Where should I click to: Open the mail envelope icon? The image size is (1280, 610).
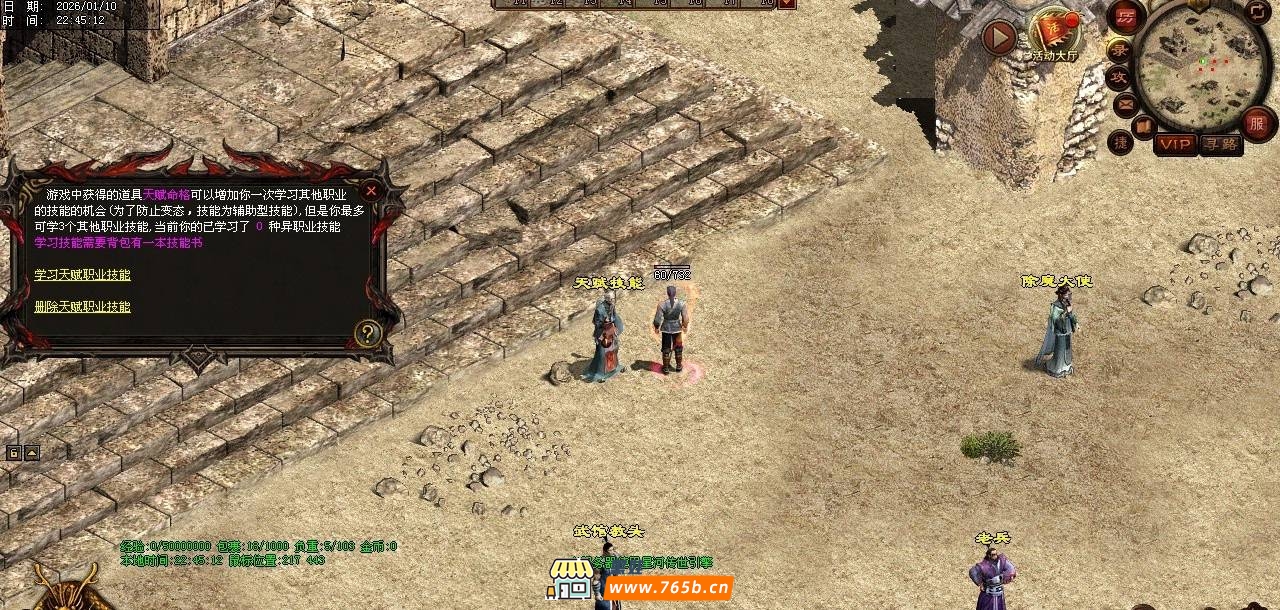coord(1125,103)
